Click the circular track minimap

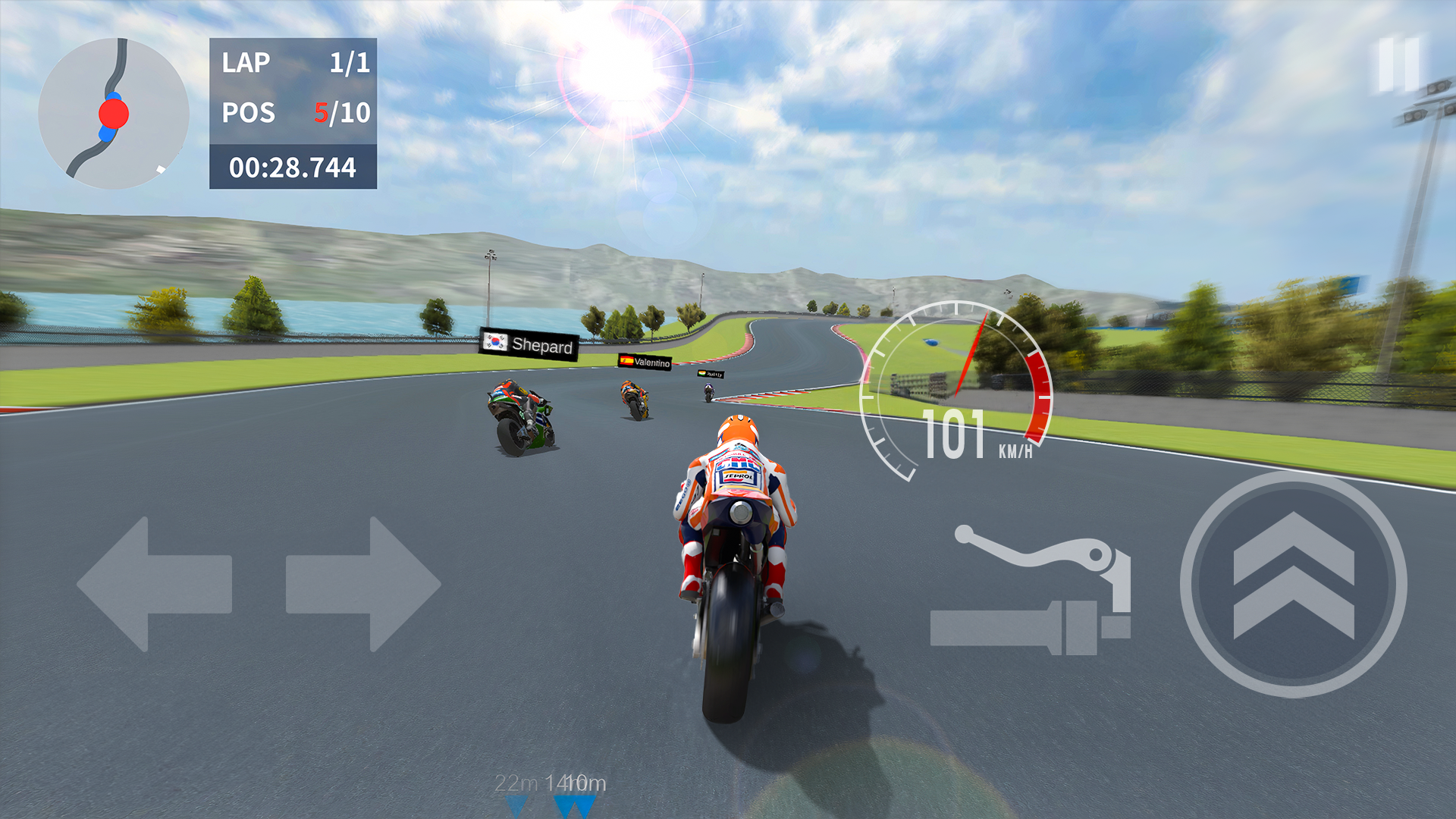click(x=114, y=114)
